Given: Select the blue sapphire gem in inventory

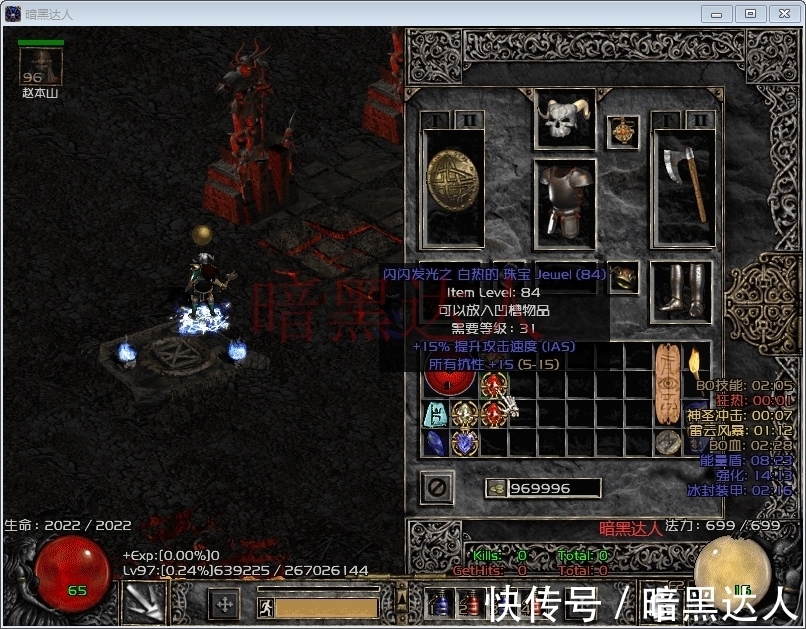Looking at the screenshot, I should pos(436,443).
